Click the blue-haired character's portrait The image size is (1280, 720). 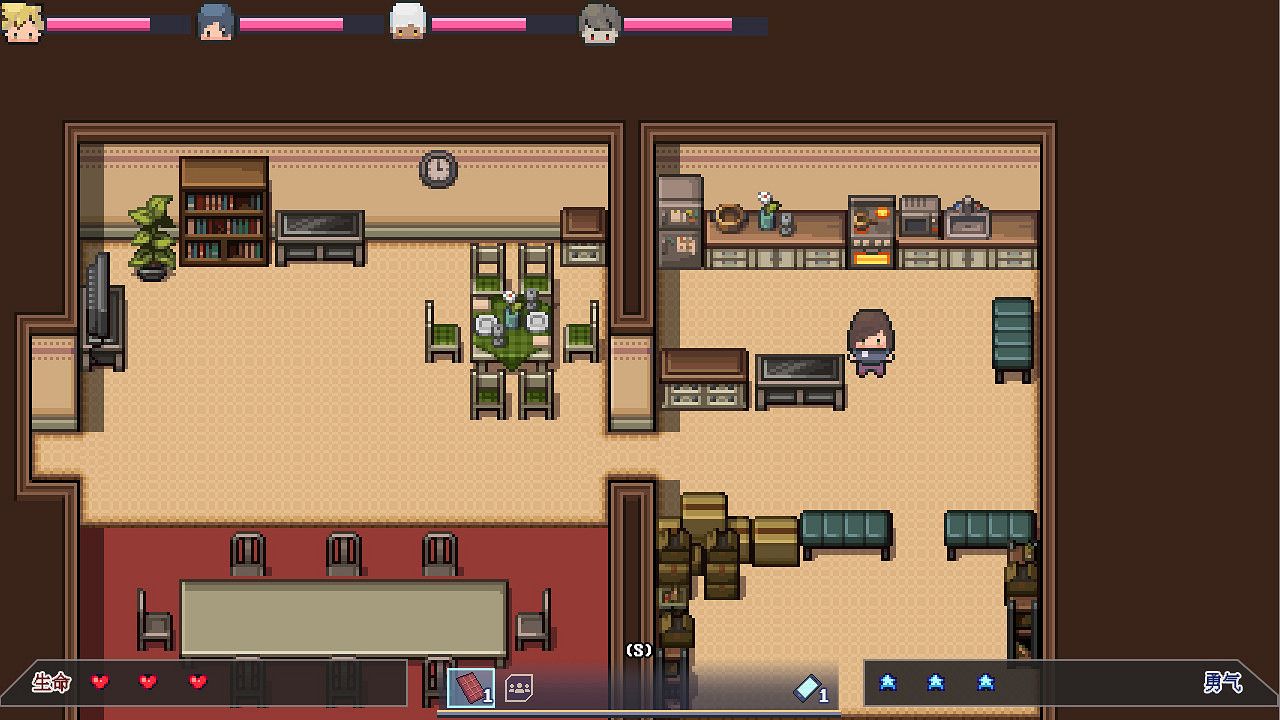(x=215, y=20)
